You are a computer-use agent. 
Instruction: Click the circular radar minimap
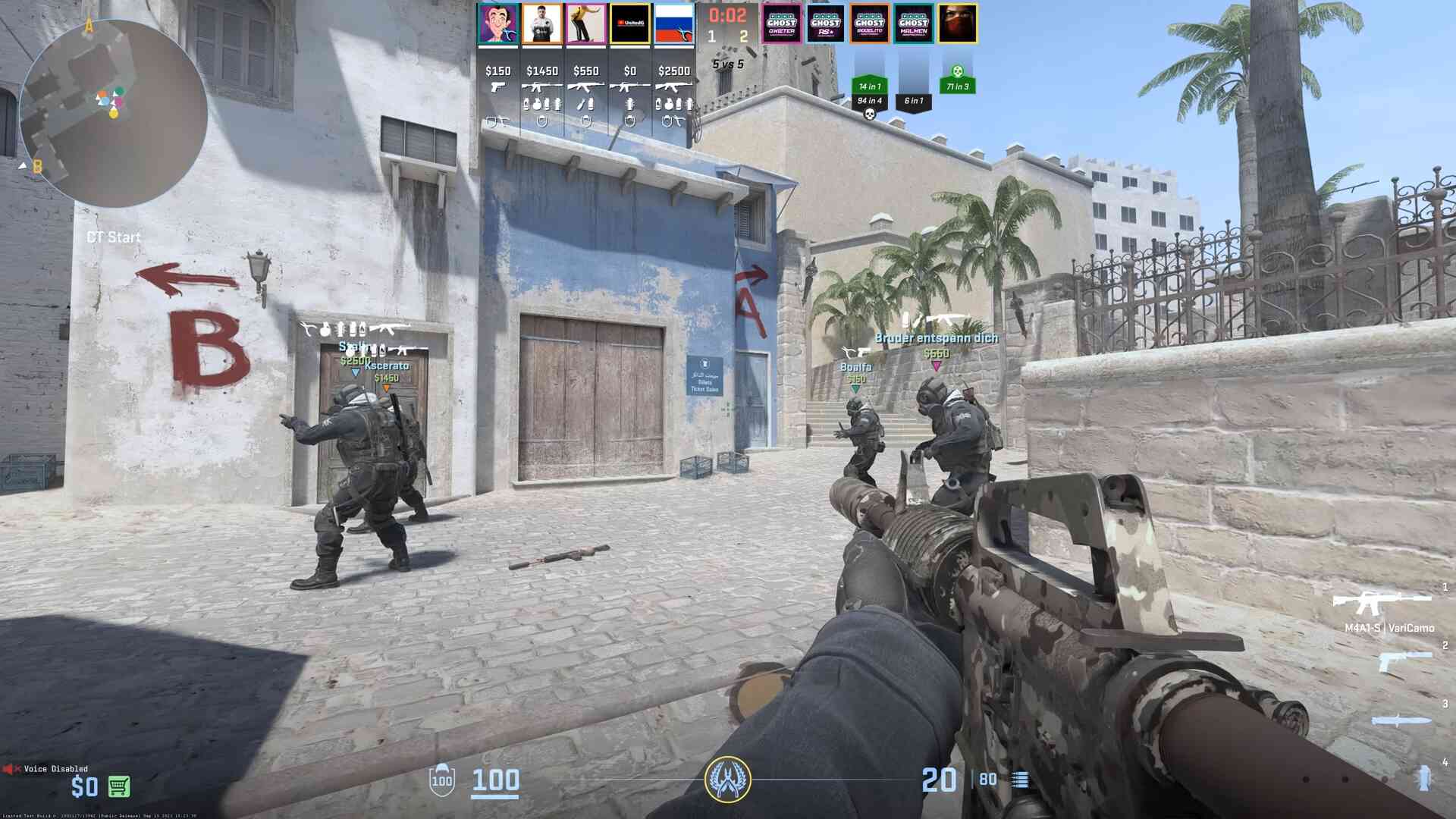(114, 114)
